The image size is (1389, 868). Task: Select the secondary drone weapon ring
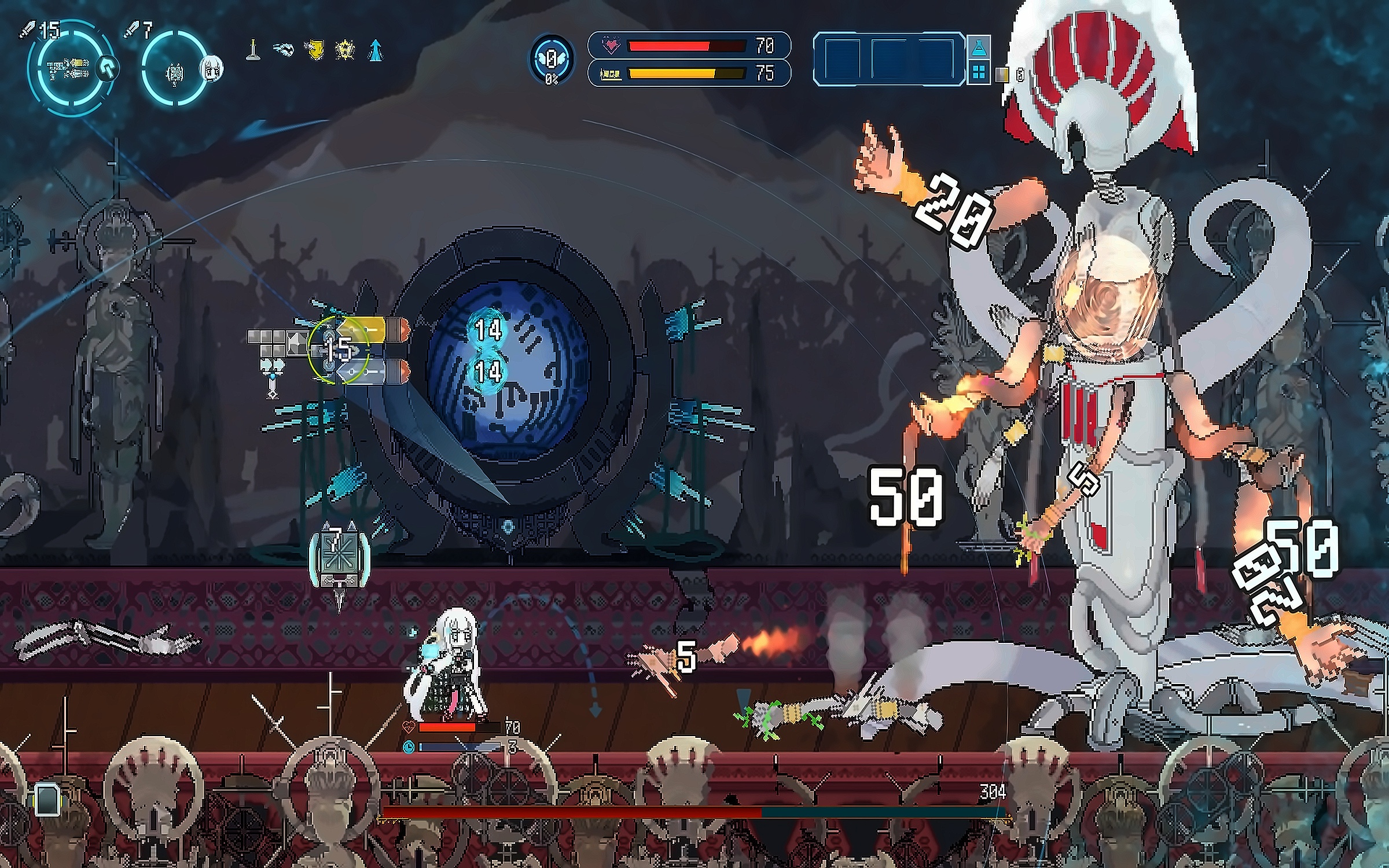click(172, 71)
